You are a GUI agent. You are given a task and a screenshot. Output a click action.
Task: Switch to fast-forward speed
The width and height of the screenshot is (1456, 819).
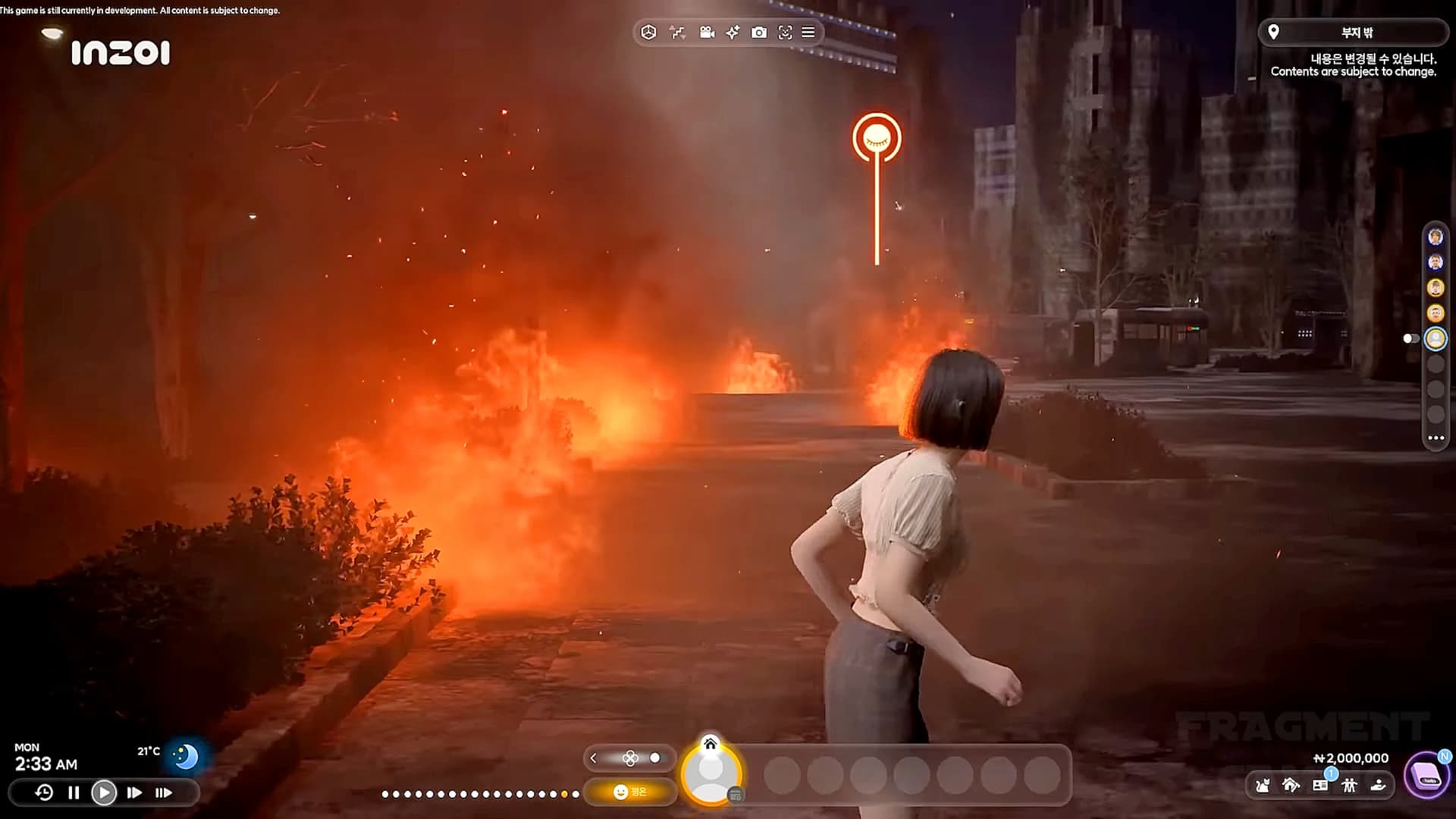point(134,792)
